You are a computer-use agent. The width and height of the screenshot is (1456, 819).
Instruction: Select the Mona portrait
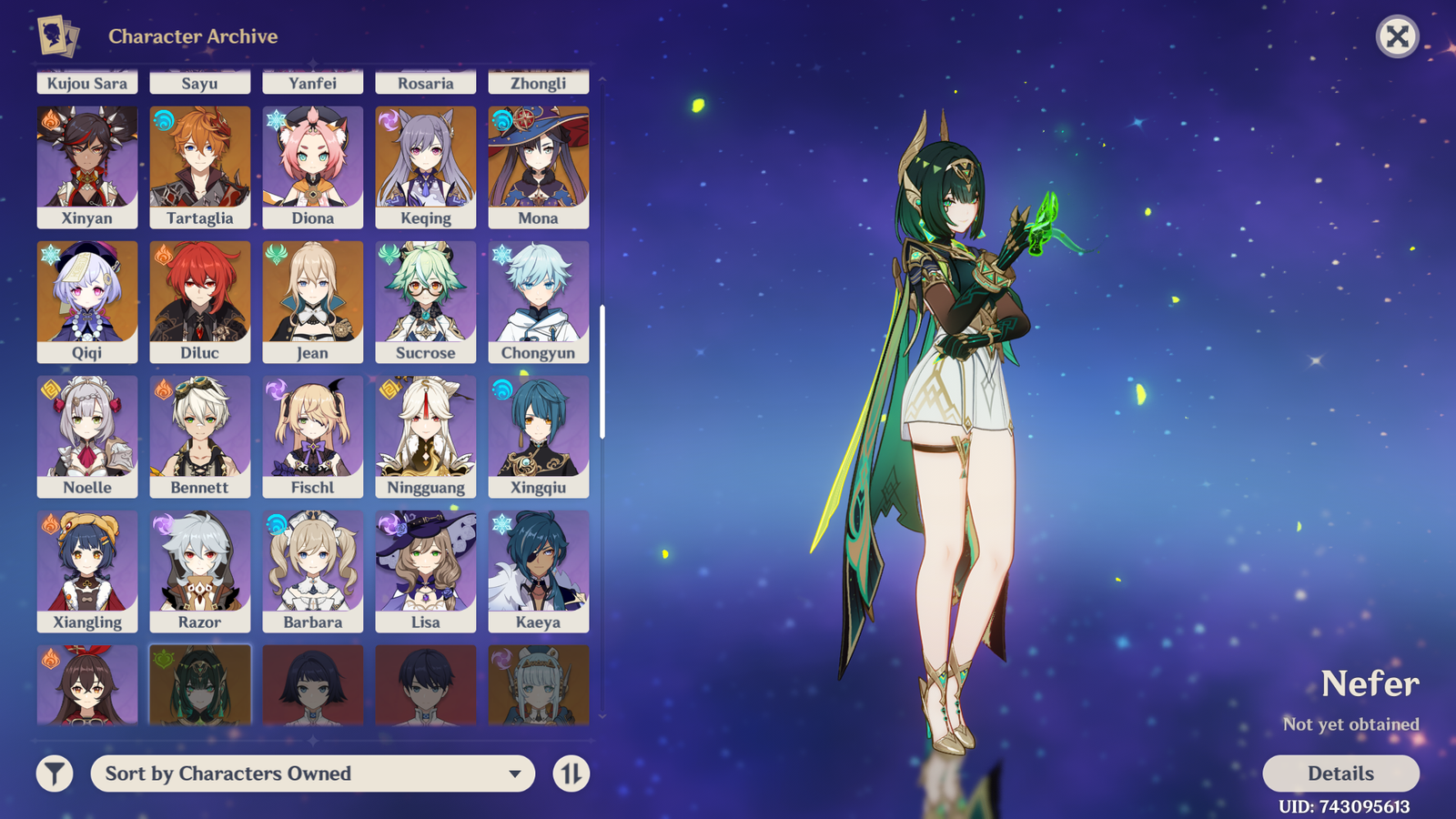(x=539, y=167)
